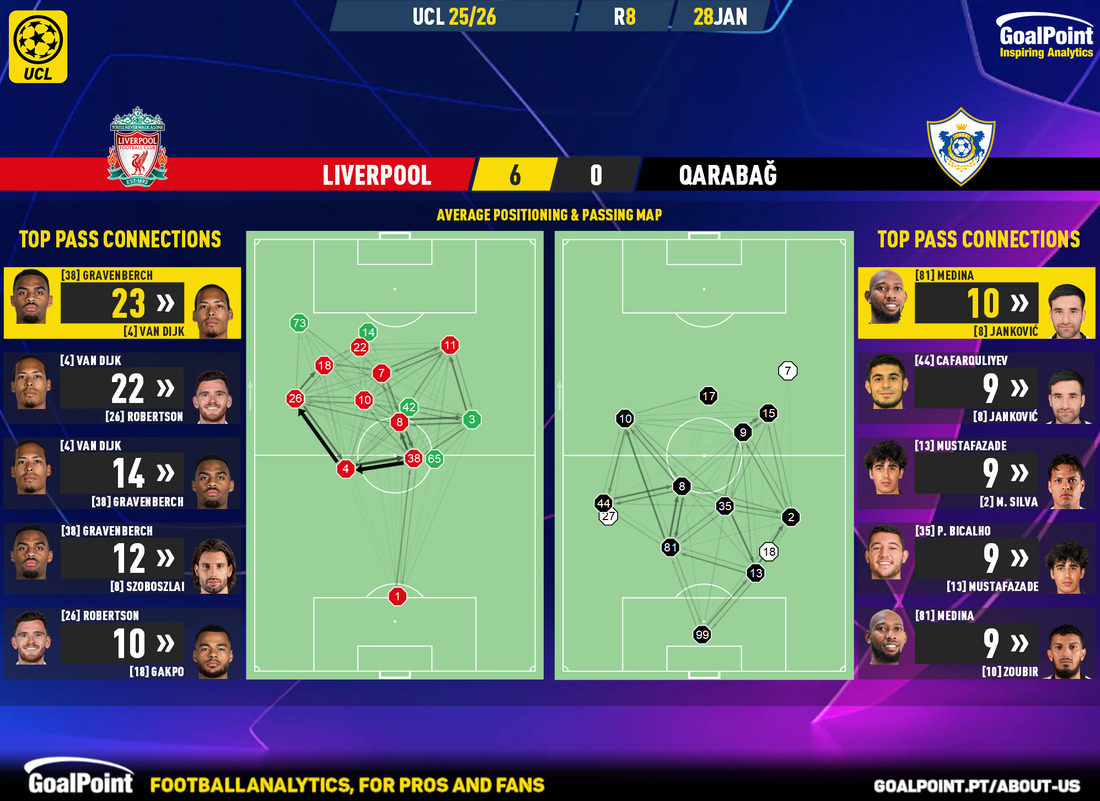Choose the Cafarquliyev to Janković connection row

click(976, 388)
